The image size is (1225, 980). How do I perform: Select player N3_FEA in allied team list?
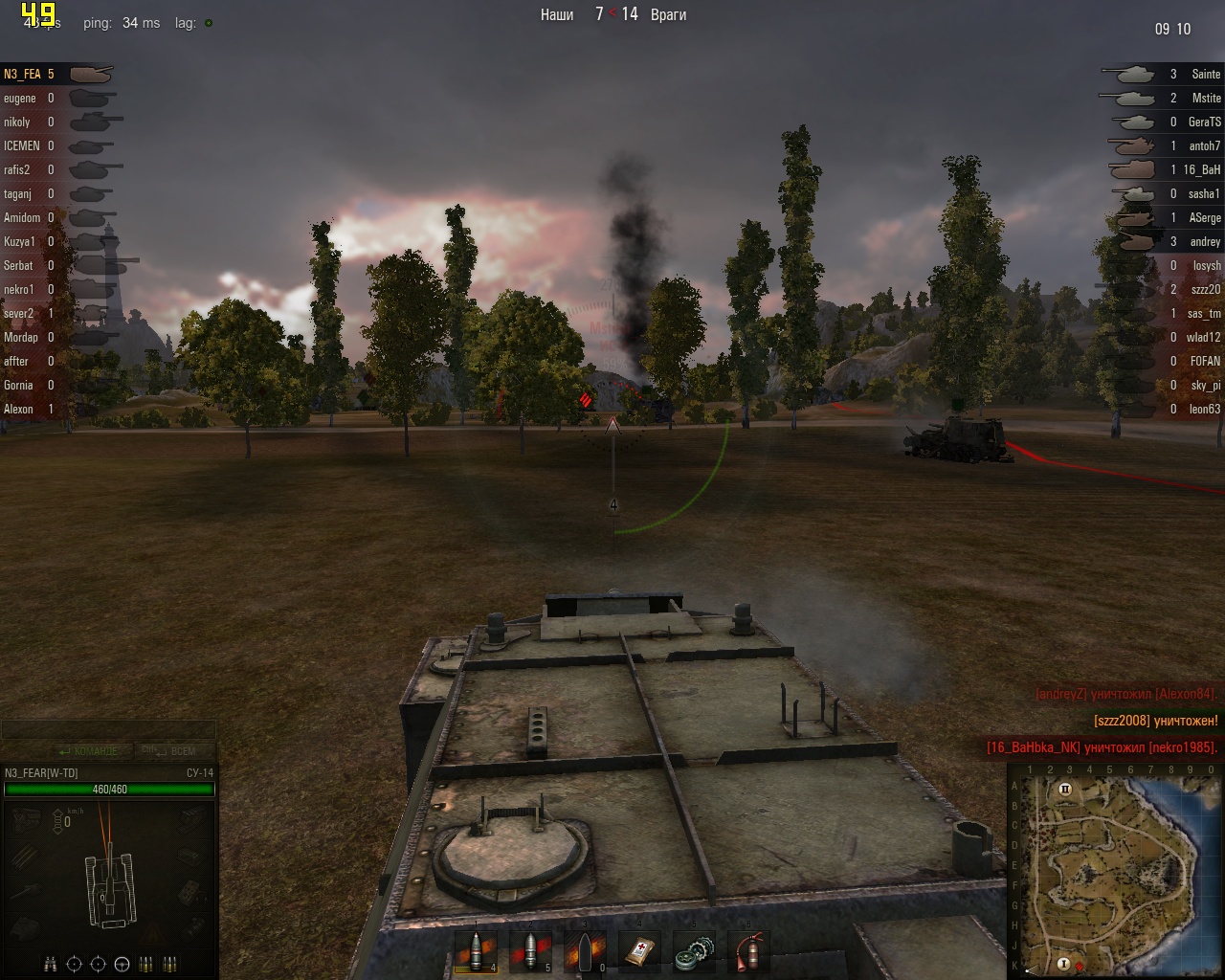point(23,74)
